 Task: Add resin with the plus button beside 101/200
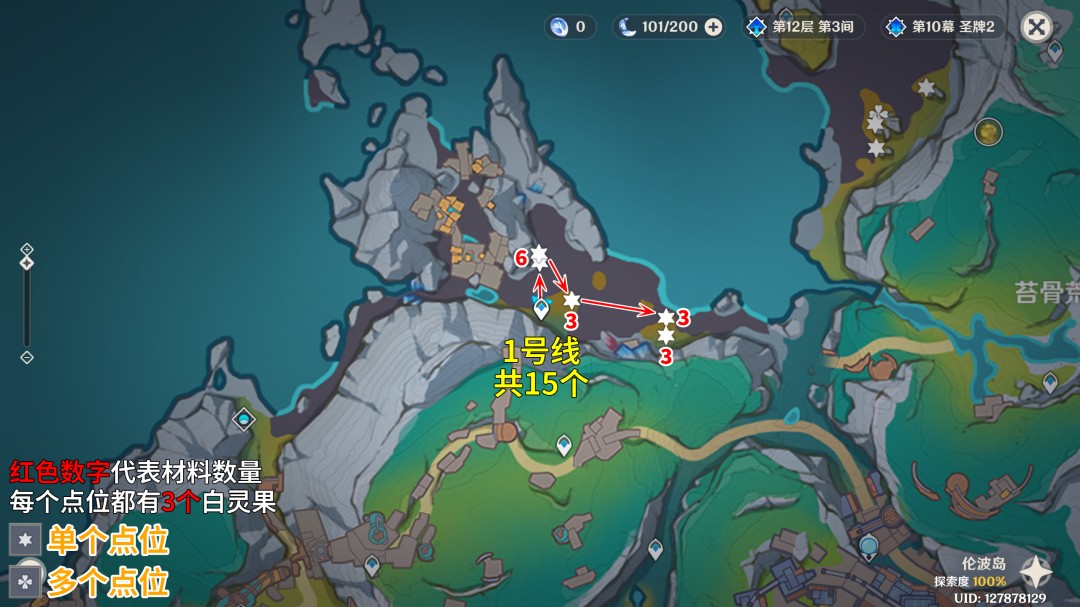coord(713,27)
